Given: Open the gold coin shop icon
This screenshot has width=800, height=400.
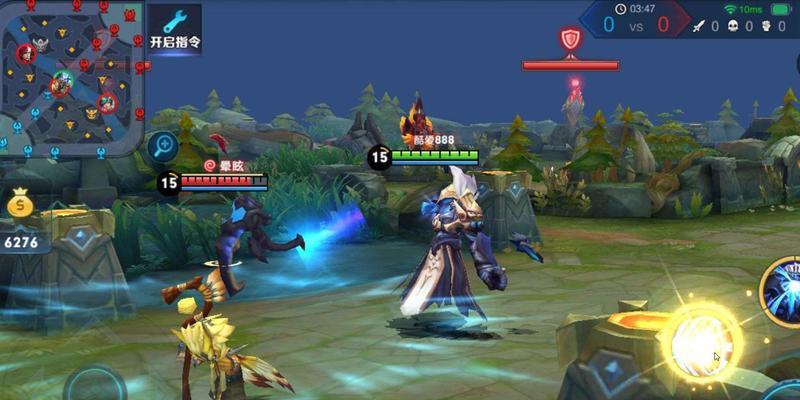Looking at the screenshot, I should [20, 206].
